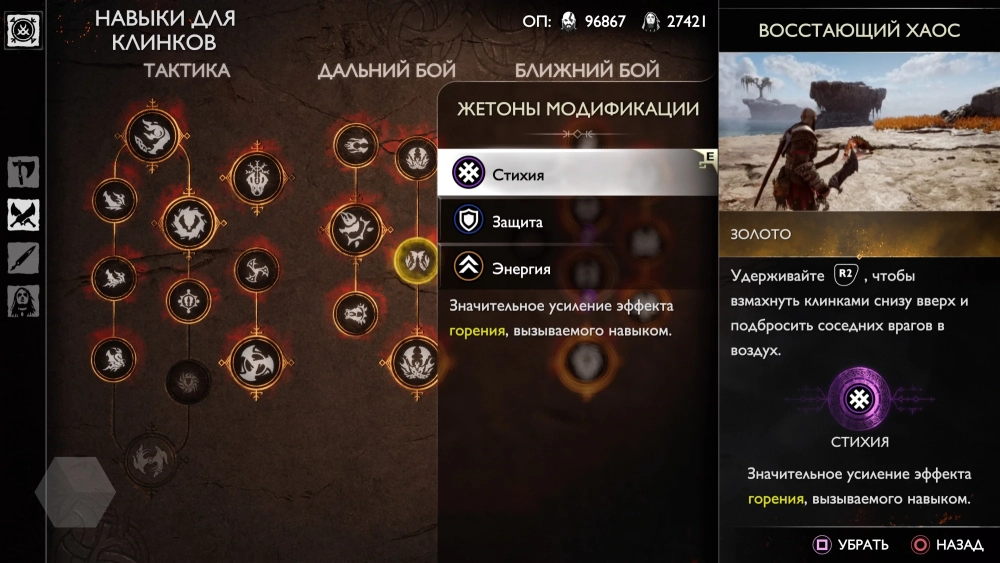
Task: Click the УБРАТЬ remove option
Action: (851, 545)
